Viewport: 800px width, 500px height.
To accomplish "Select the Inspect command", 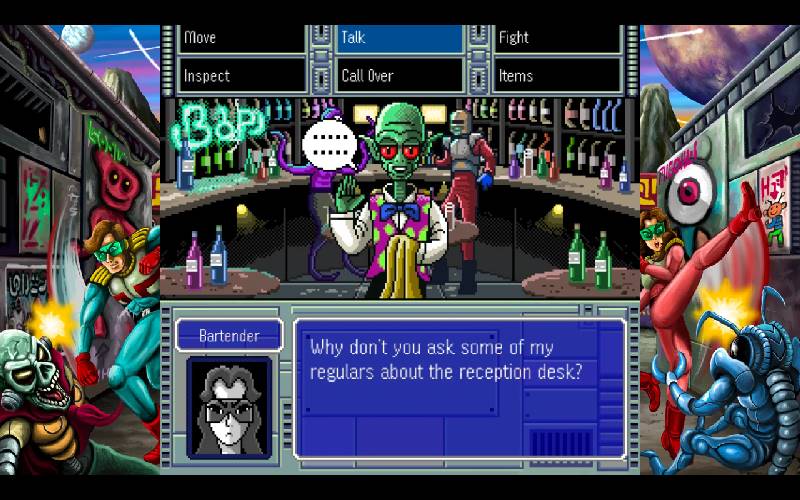I will [x=242, y=76].
